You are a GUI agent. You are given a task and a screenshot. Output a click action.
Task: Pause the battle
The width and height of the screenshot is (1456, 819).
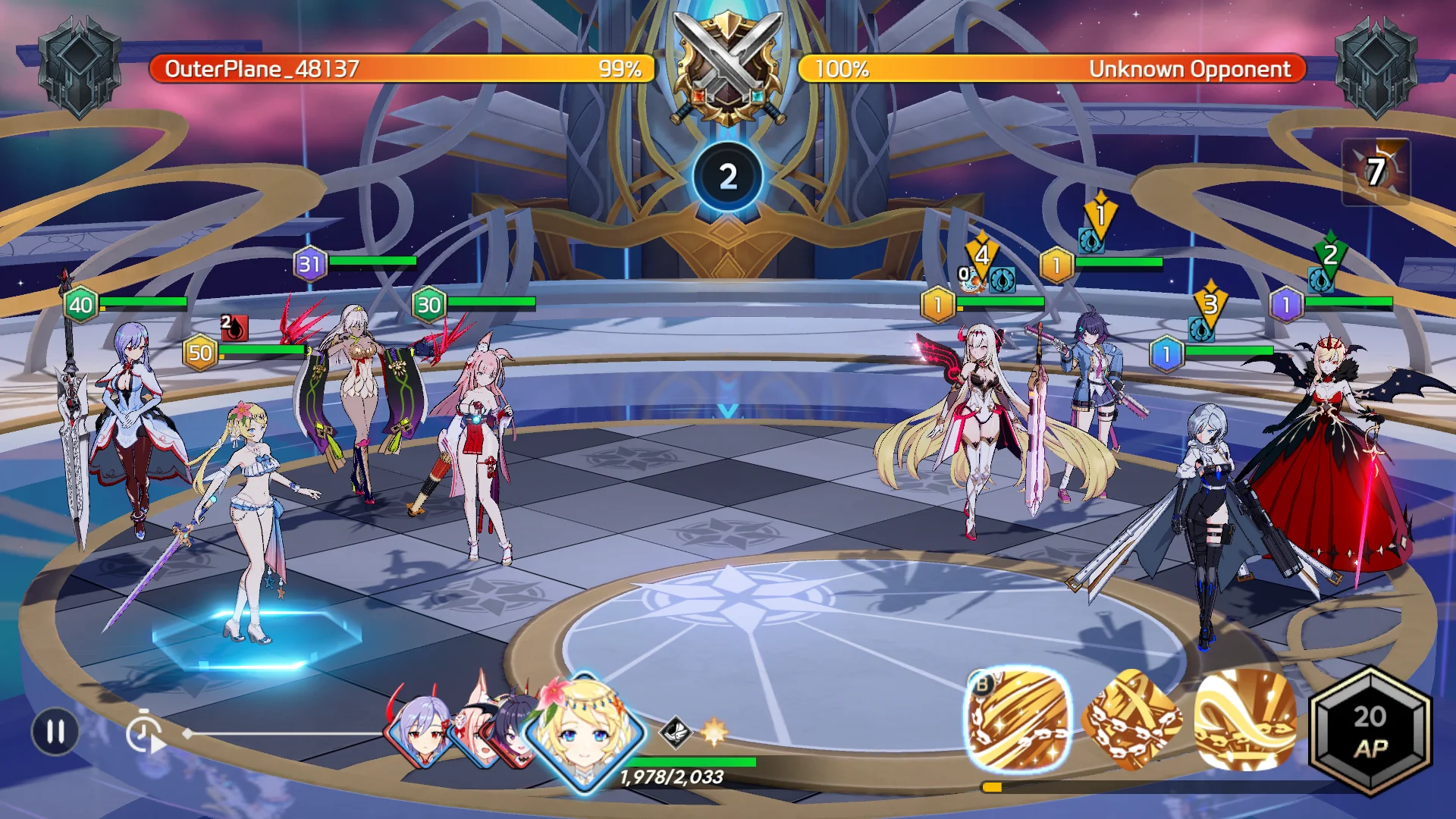point(55,732)
